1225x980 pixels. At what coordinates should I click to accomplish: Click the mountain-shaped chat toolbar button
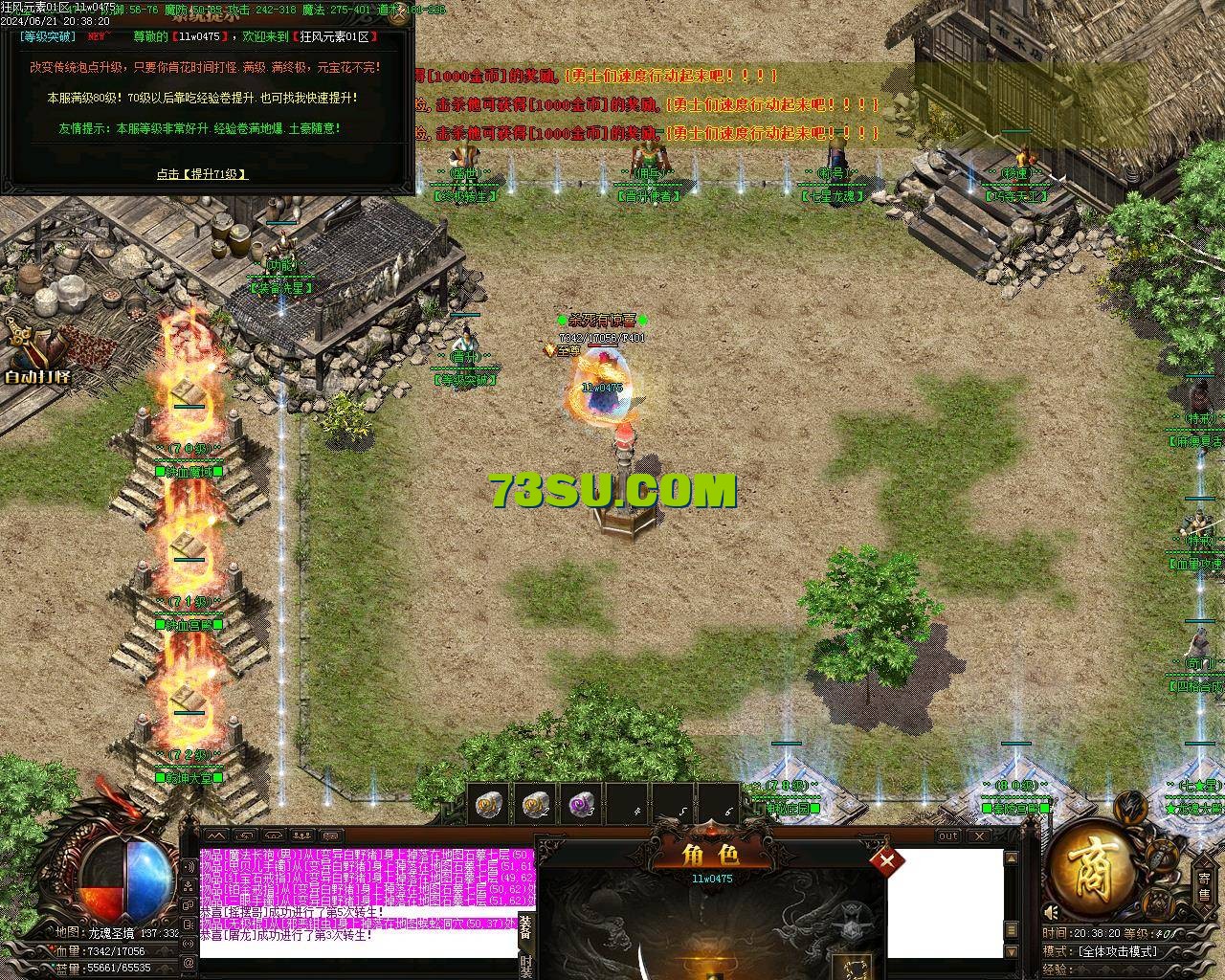pyautogui.click(x=216, y=835)
